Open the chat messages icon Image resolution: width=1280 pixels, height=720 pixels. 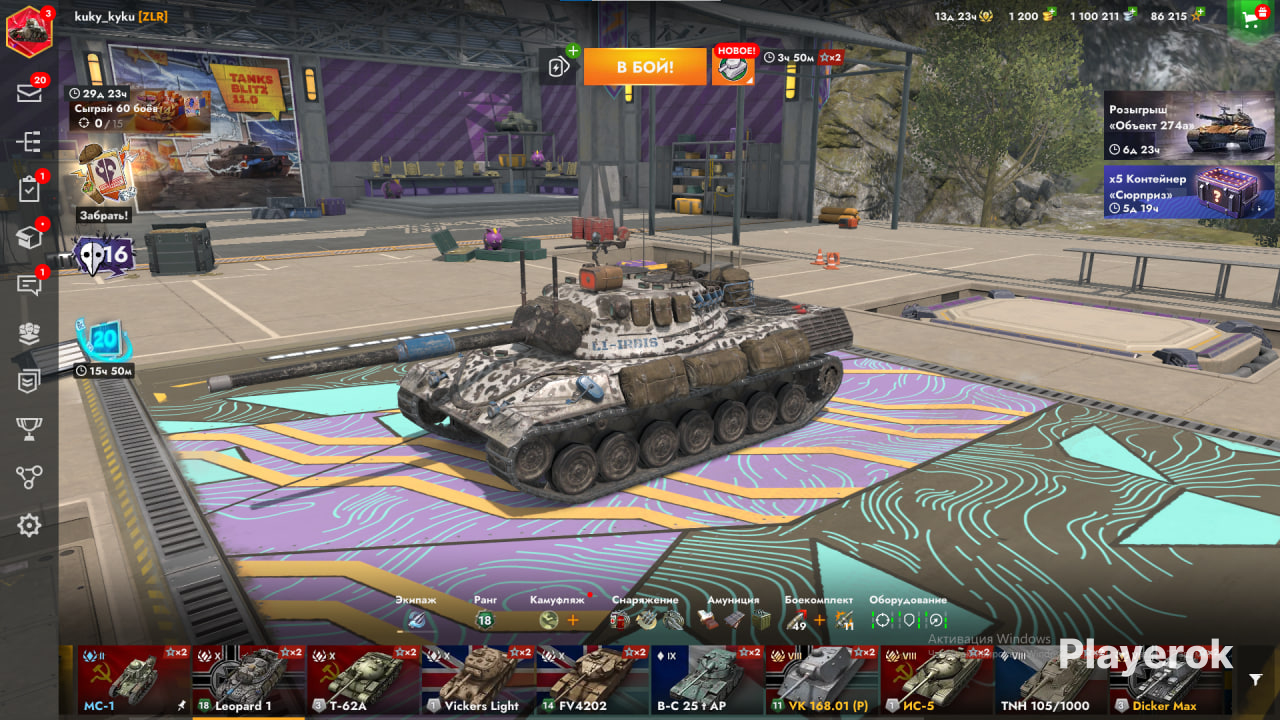point(29,285)
